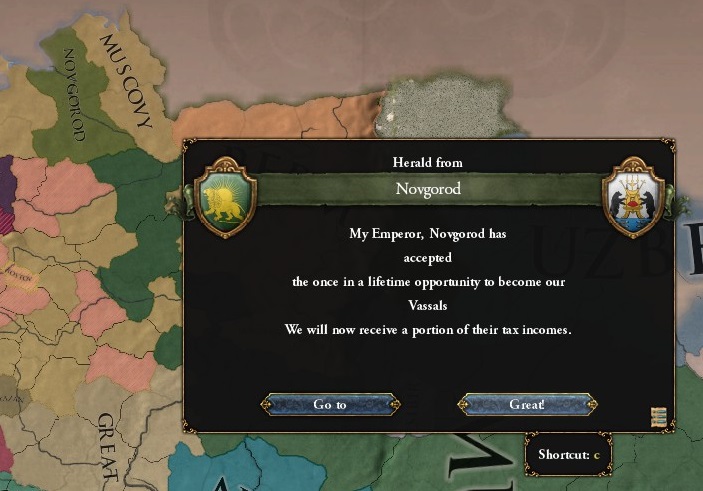The height and width of the screenshot is (491, 703).
Task: Open Novgorod's coat of arms shield
Action: (635, 196)
